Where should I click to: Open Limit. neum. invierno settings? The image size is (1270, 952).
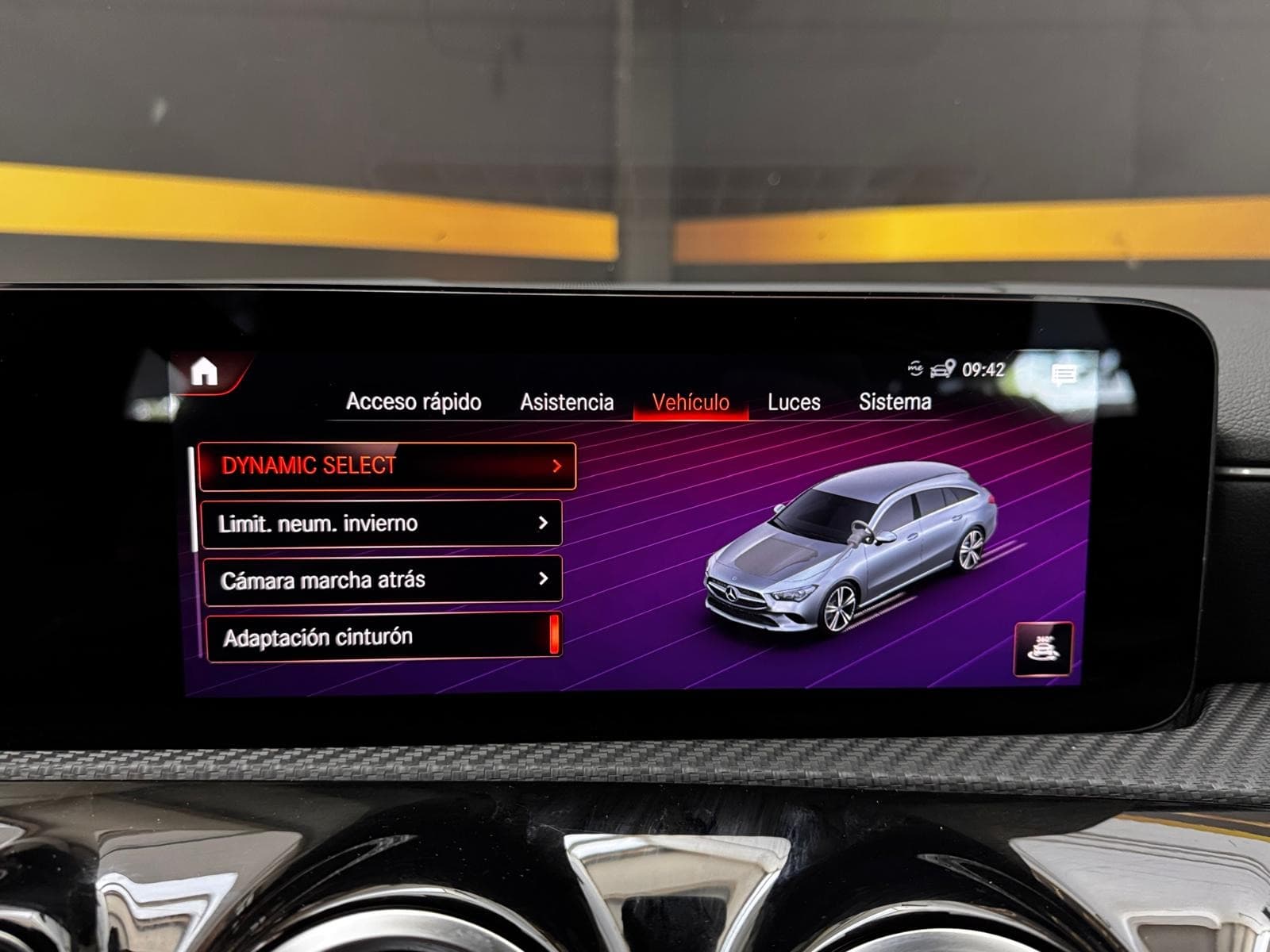click(382, 524)
